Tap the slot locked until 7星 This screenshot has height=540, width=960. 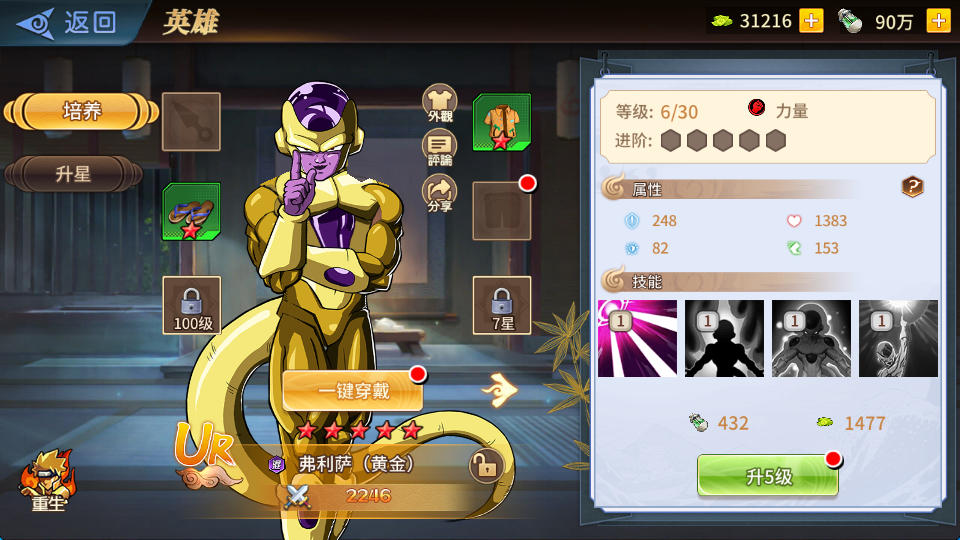point(501,304)
